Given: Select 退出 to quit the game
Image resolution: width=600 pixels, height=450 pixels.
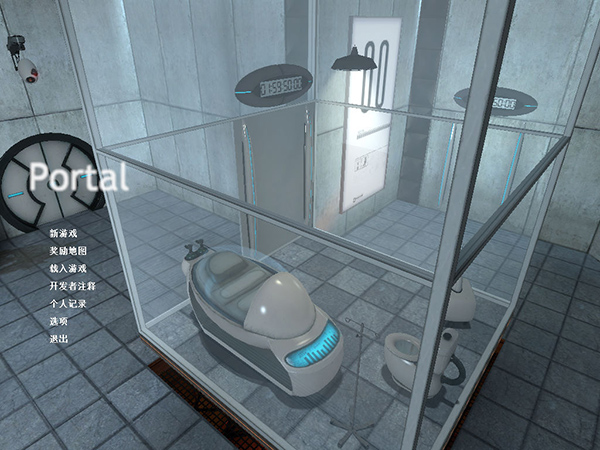Looking at the screenshot, I should (x=58, y=339).
